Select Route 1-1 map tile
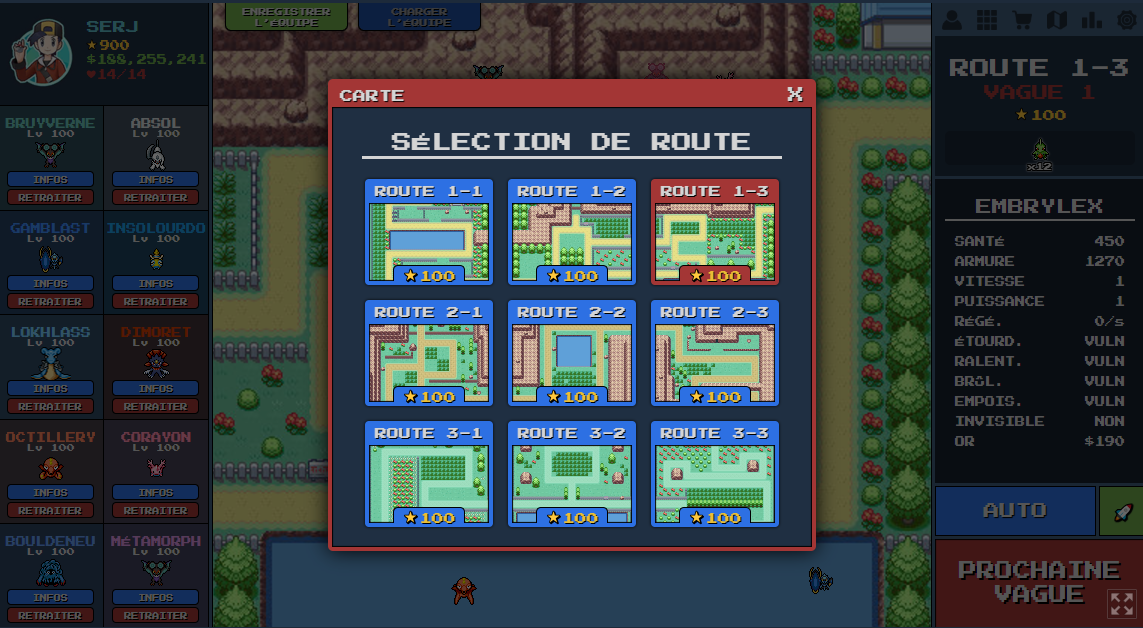This screenshot has width=1143, height=628. 428,232
